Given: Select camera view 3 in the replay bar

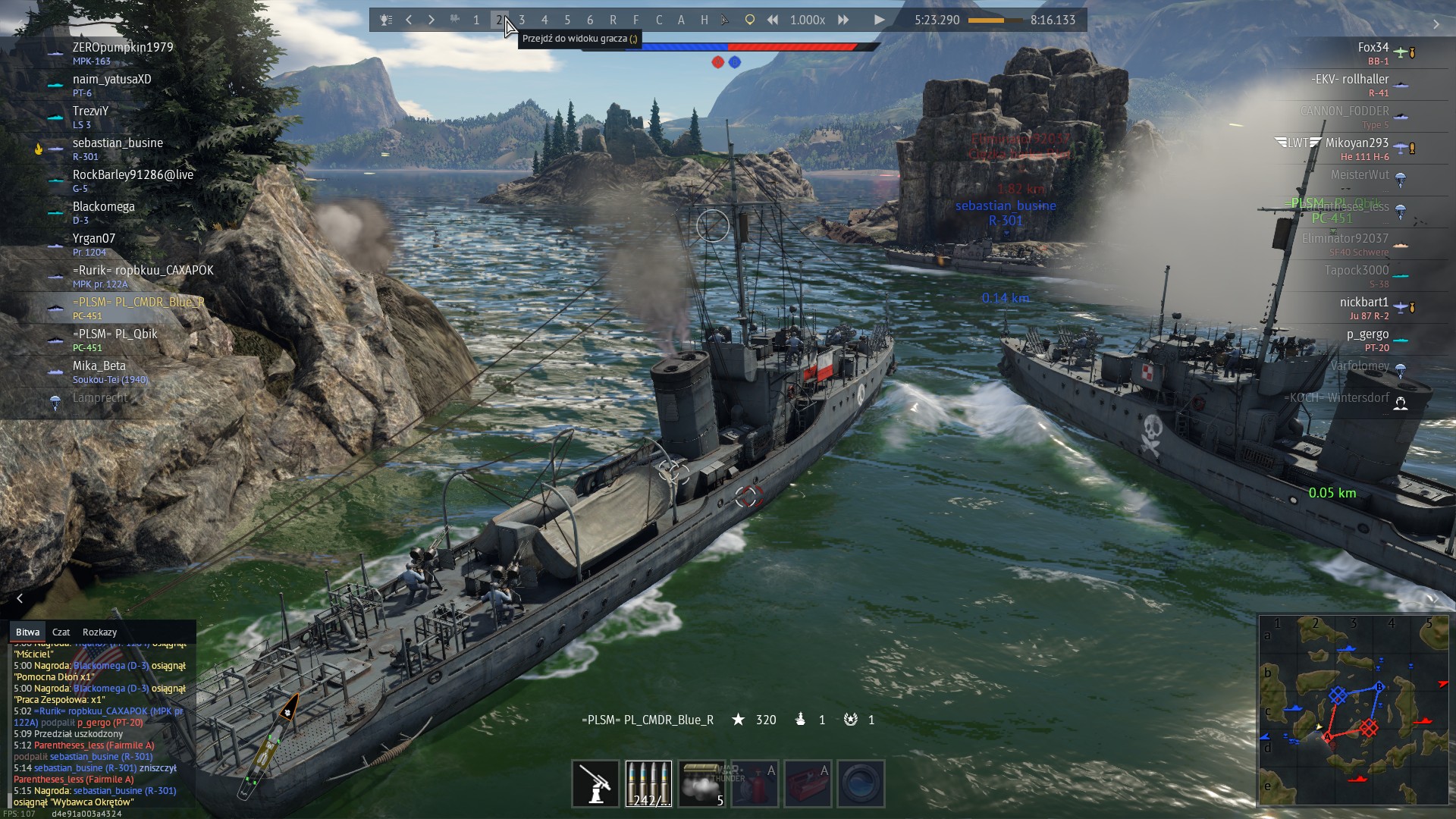Looking at the screenshot, I should (522, 20).
